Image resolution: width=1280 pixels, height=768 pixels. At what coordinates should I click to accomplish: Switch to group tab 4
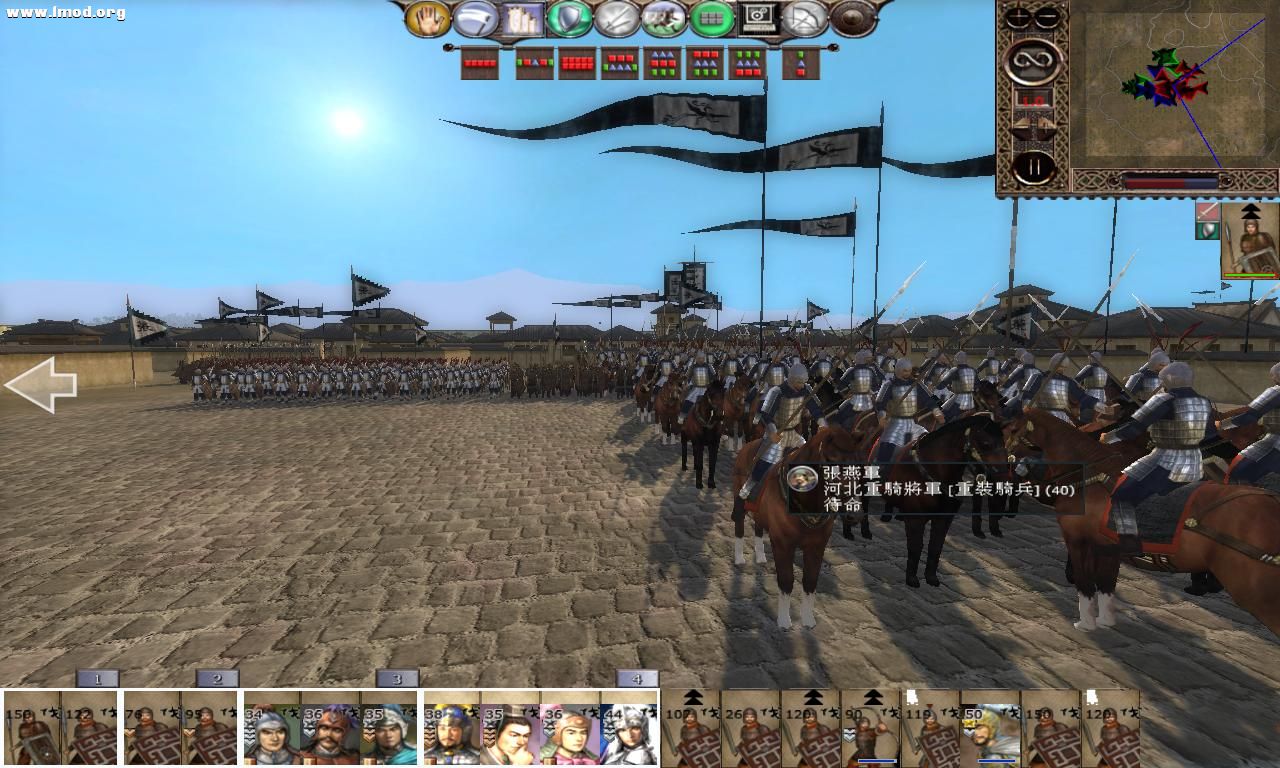click(637, 677)
